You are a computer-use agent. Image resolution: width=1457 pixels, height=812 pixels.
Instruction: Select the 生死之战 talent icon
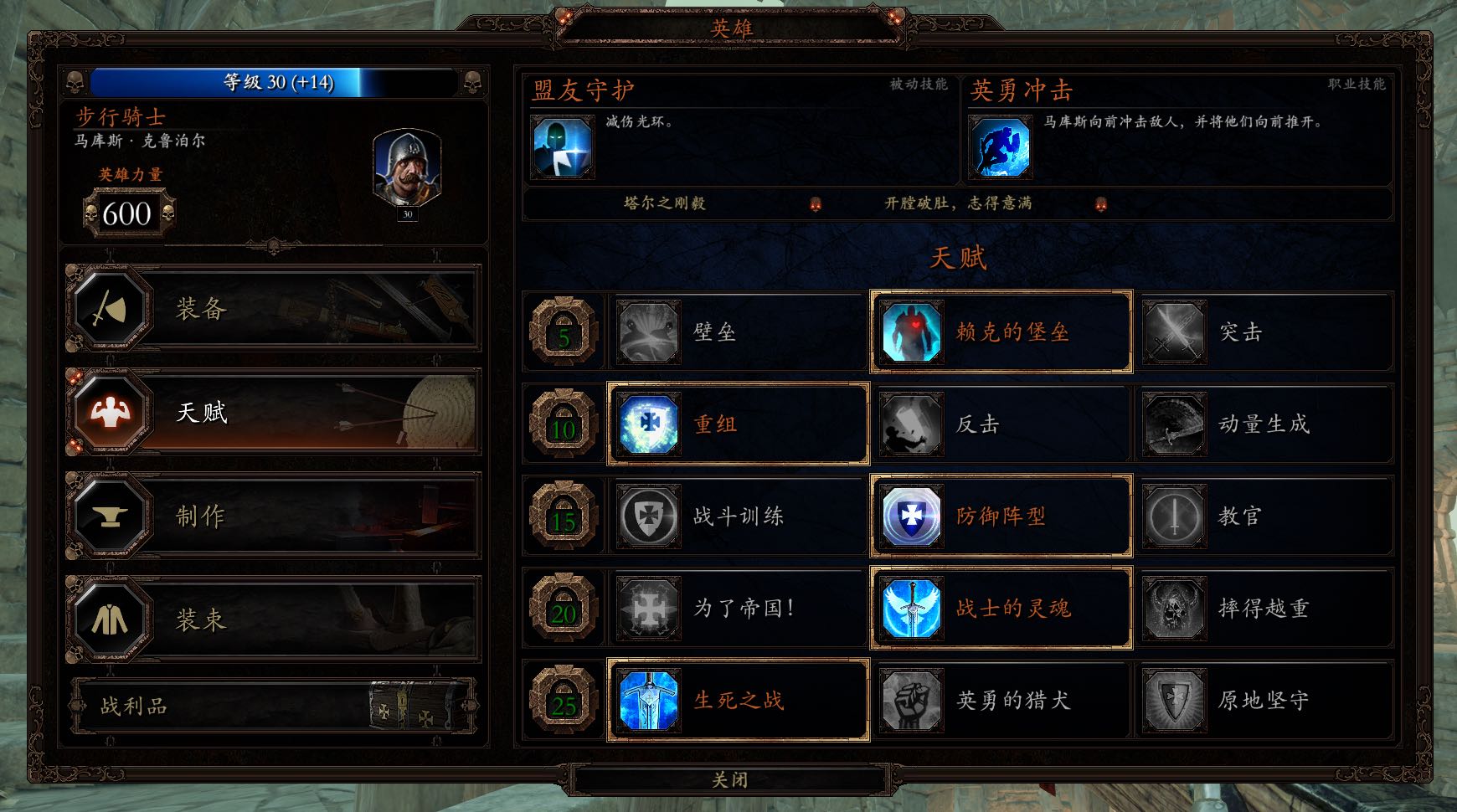pos(647,700)
